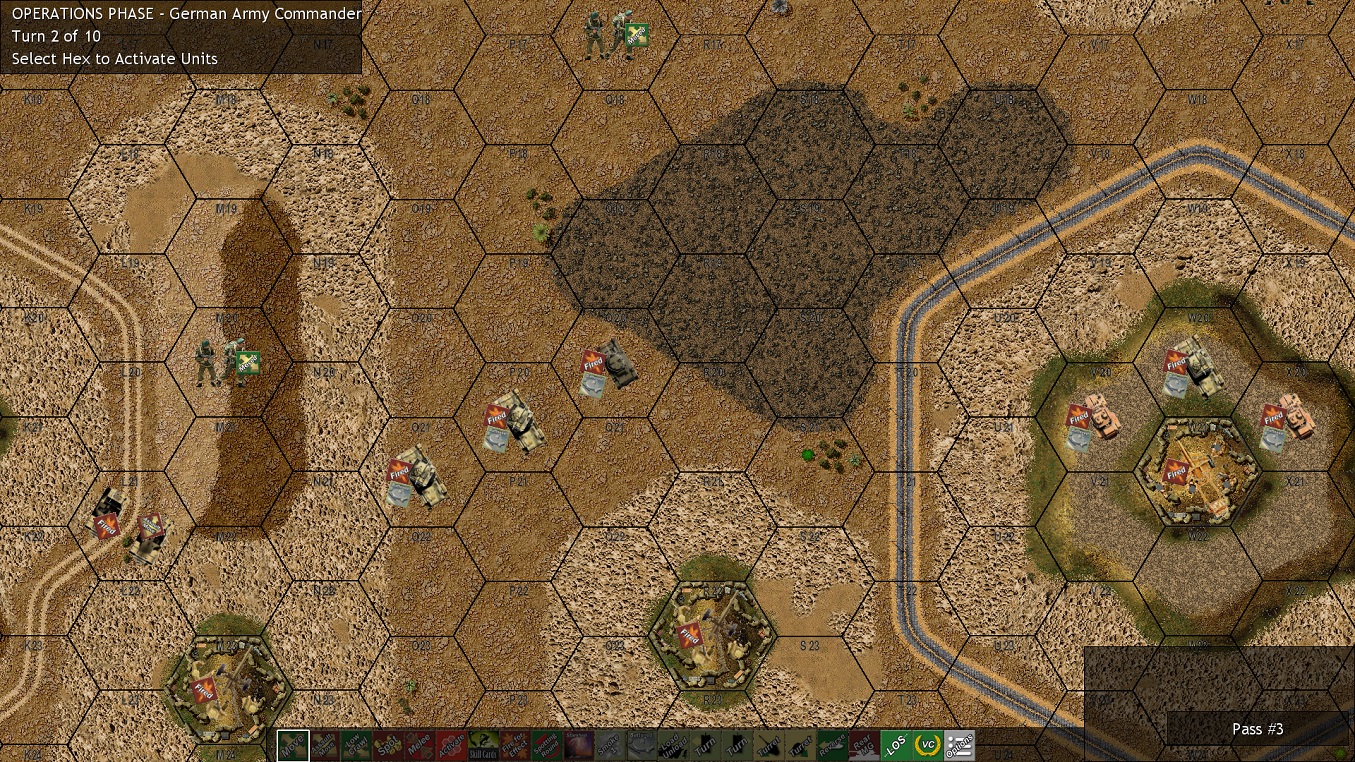This screenshot has width=1355, height=762.
Task: Toggle the VC victory locations display
Action: (927, 745)
